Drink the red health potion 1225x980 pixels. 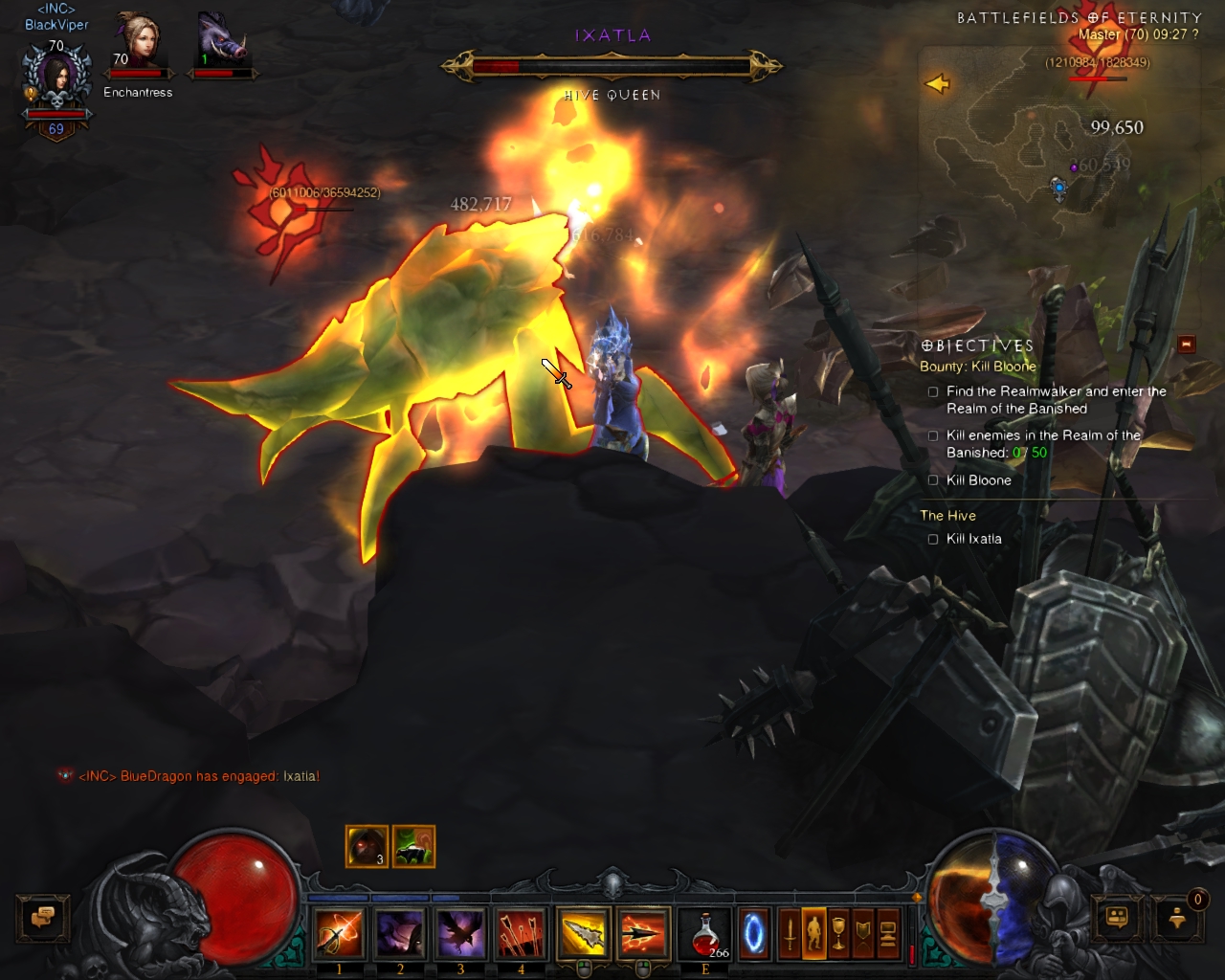coord(705,934)
